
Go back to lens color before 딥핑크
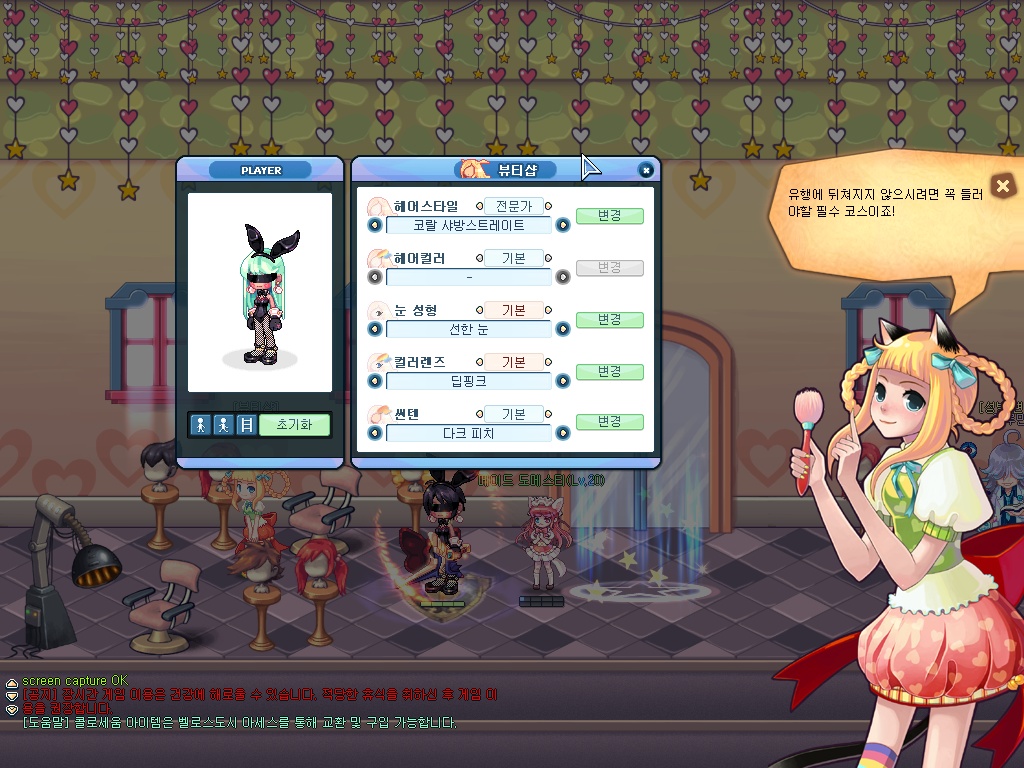pyautogui.click(x=375, y=381)
